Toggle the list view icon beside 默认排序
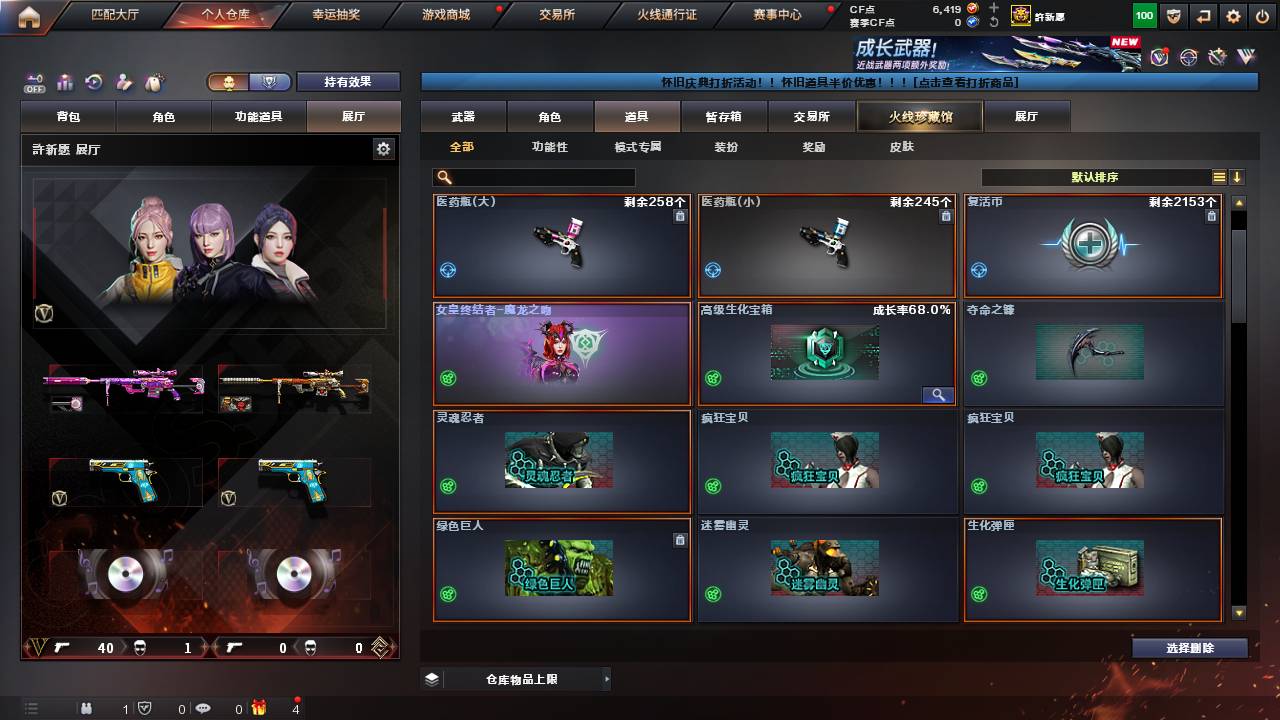This screenshot has height=720, width=1280. pos(1222,176)
